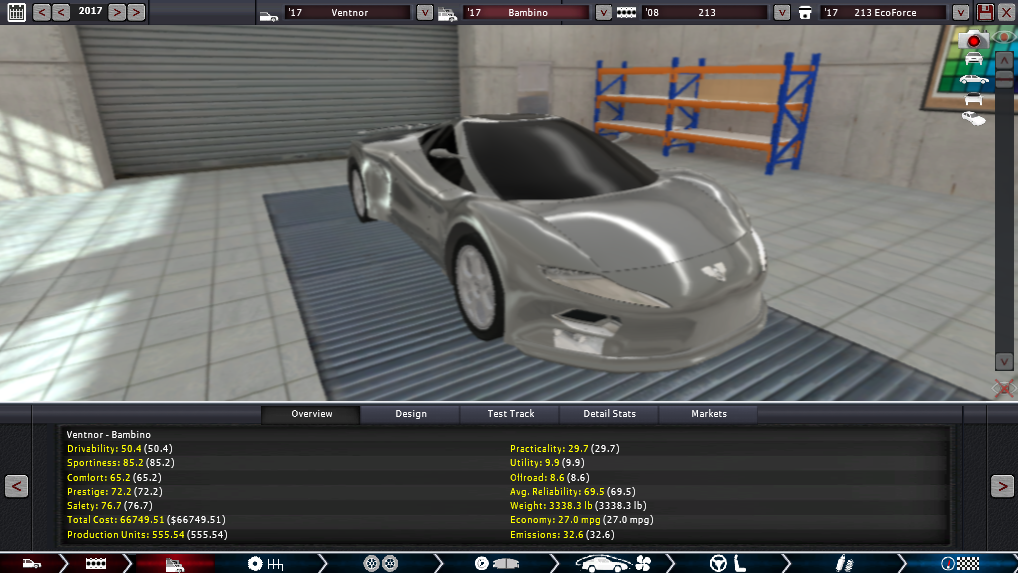This screenshot has width=1018, height=573.
Task: Open the wheels and tires step
Action: (383, 564)
